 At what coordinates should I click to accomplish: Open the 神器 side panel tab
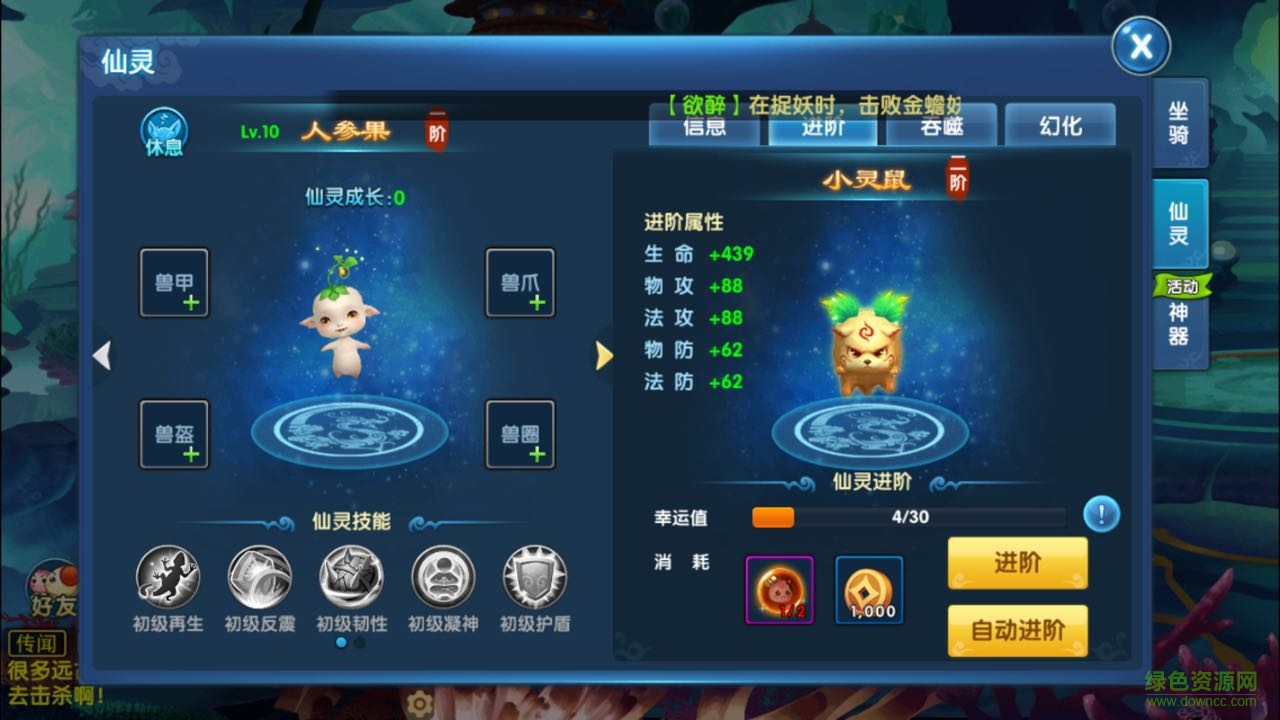[x=1178, y=325]
